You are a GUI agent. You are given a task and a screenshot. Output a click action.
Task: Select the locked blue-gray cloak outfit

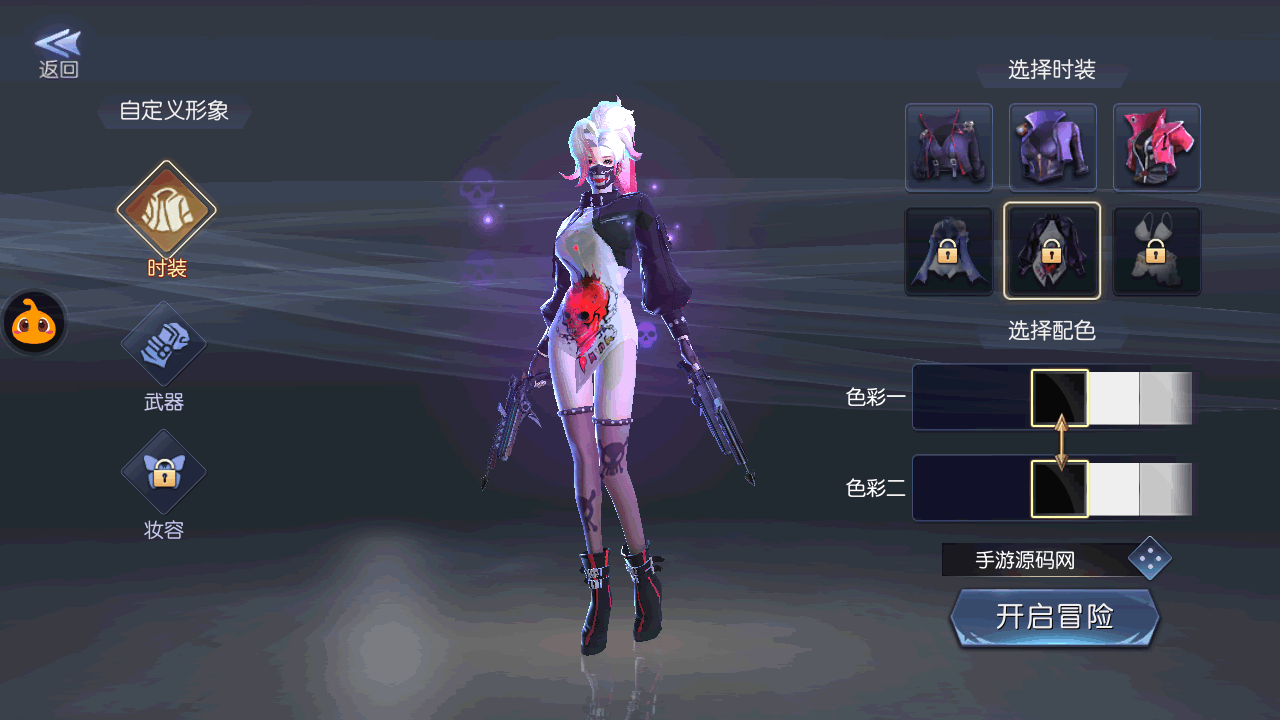point(948,251)
